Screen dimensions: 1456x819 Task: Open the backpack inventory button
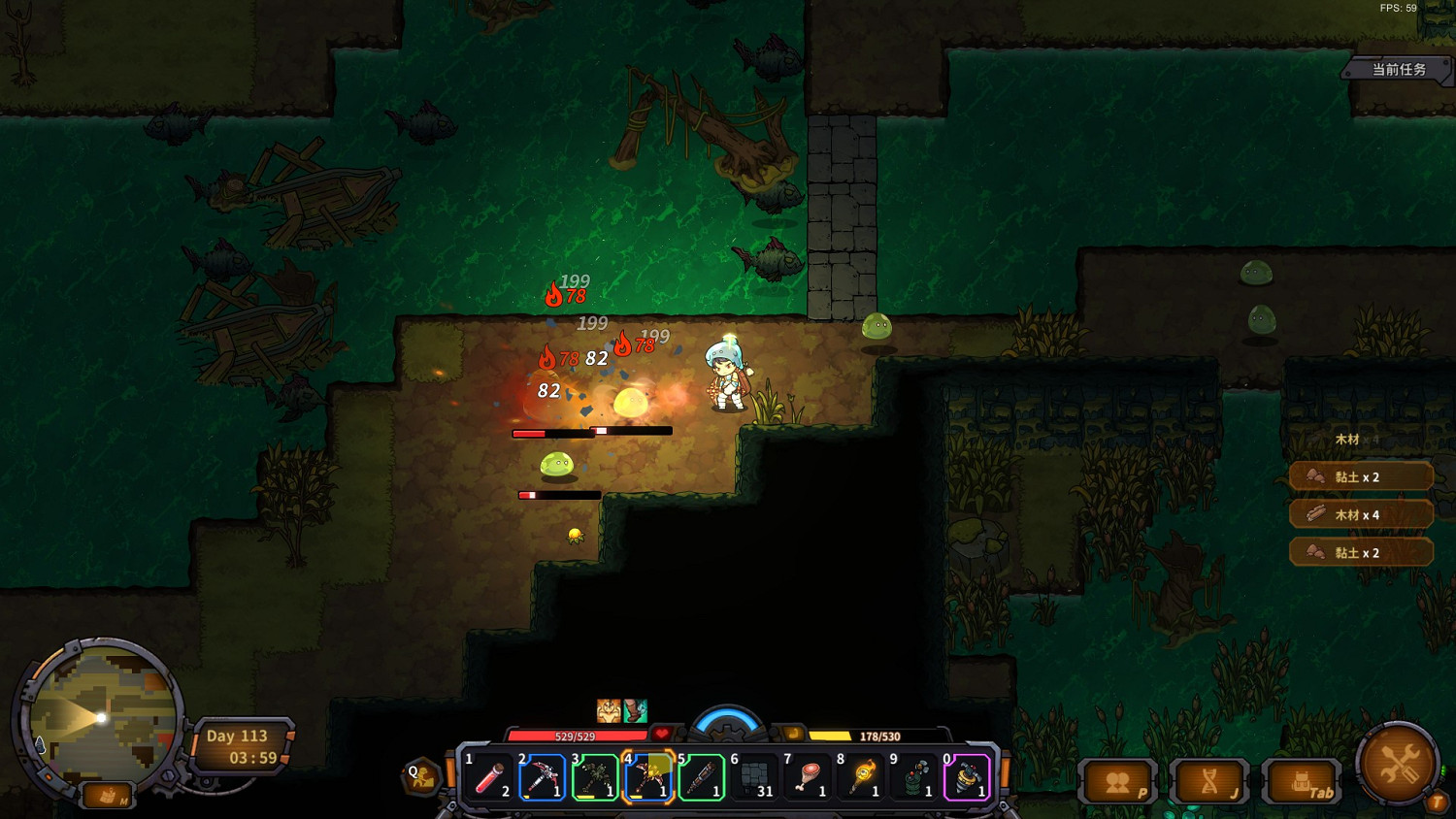pos(1303,782)
